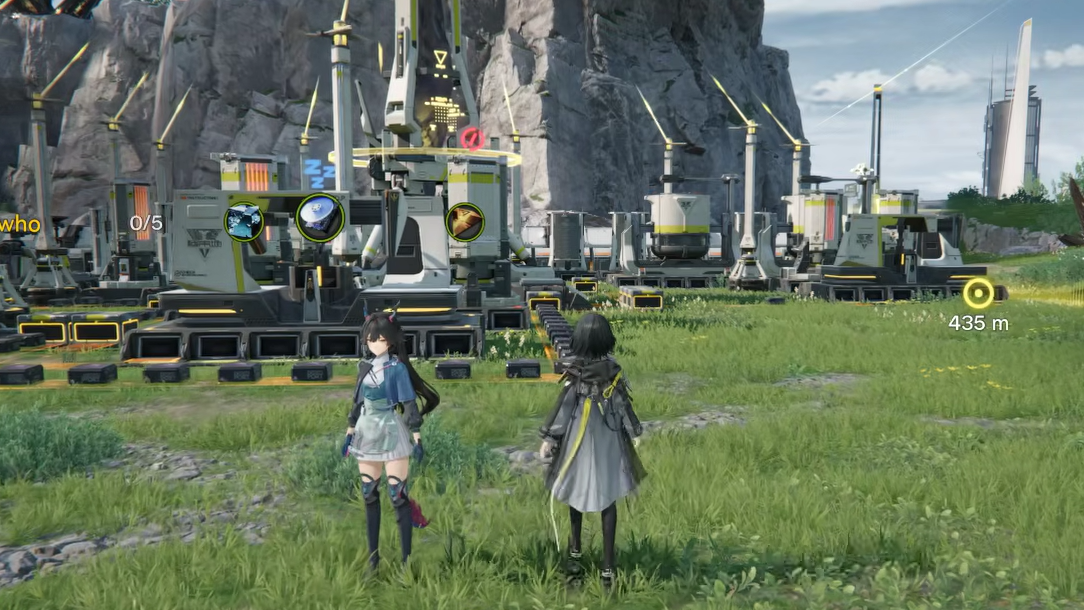Click the orange triangular item icon
Screen dimensions: 1084x610
(465, 222)
